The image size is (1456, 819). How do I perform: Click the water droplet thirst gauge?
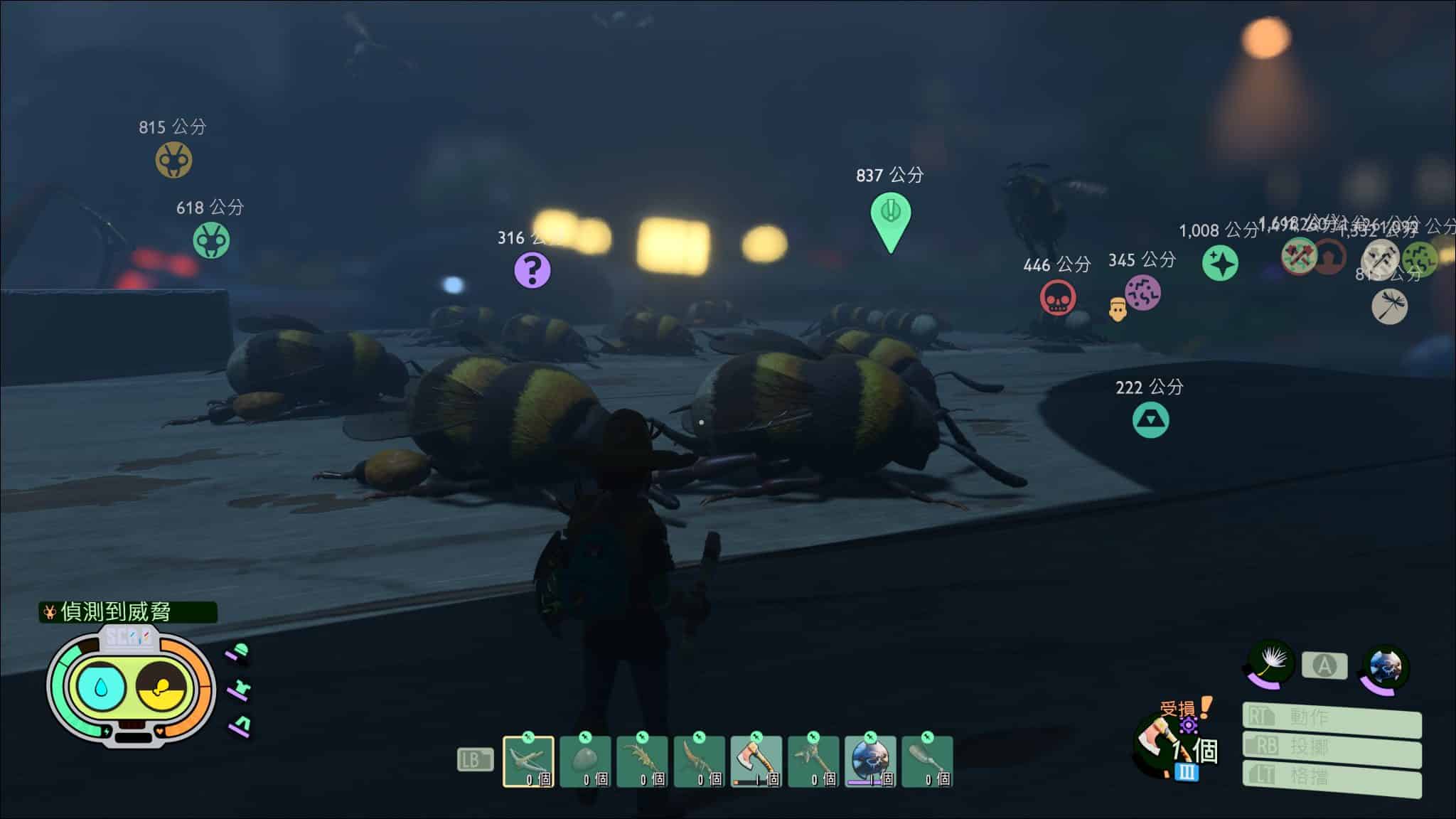point(101,687)
